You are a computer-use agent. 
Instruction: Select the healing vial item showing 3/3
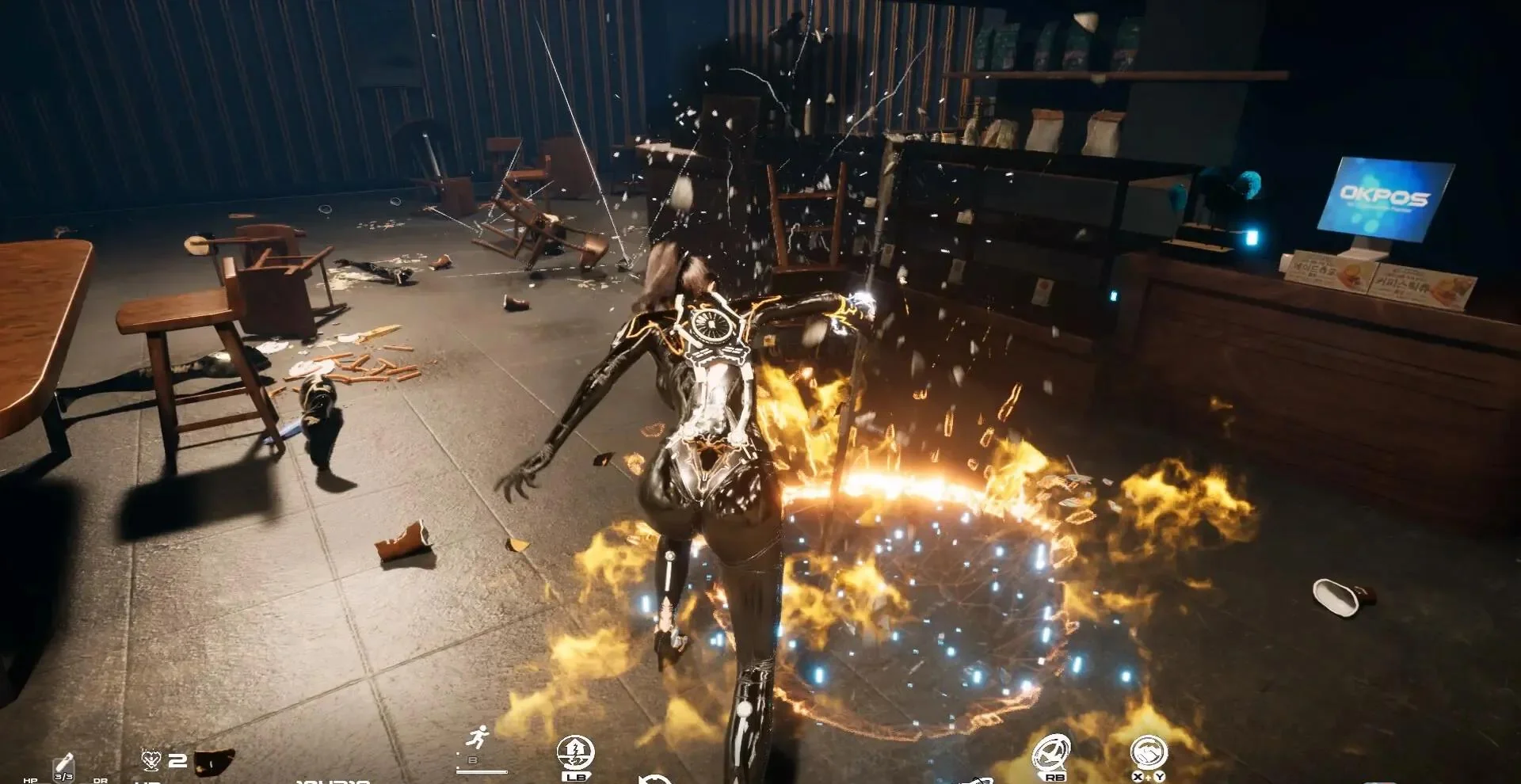(x=63, y=767)
